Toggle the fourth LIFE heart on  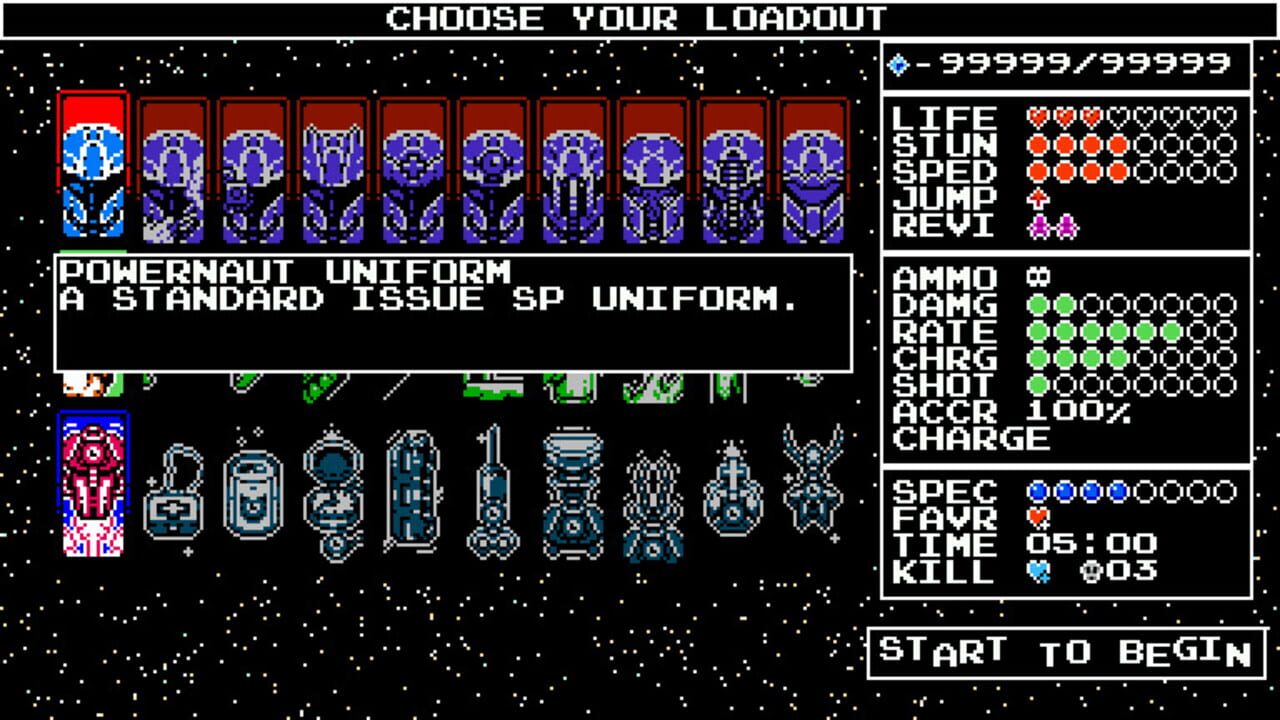(x=1117, y=118)
